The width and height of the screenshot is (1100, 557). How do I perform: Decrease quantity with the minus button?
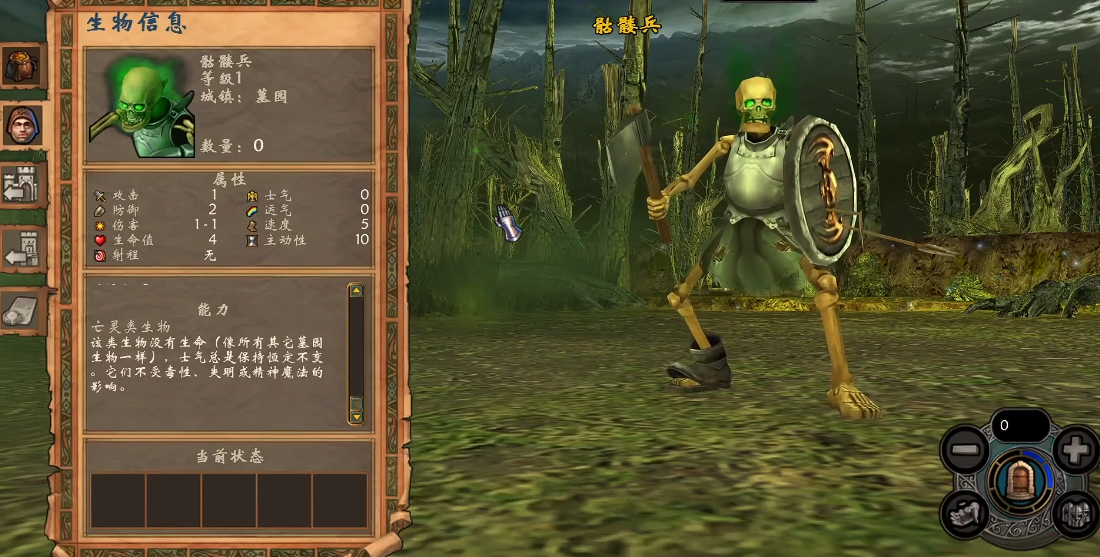click(x=965, y=451)
